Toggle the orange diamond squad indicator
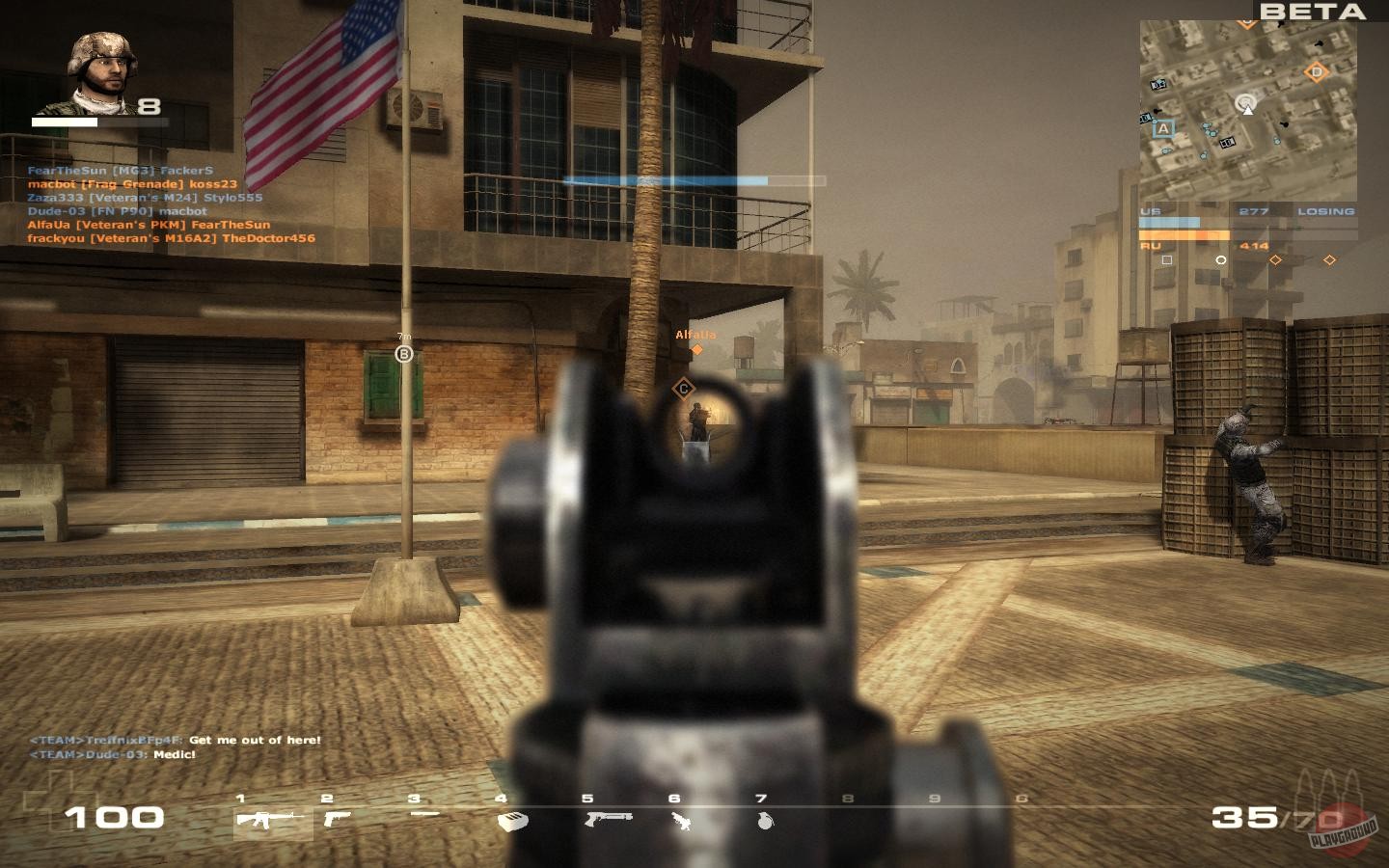 (1276, 259)
